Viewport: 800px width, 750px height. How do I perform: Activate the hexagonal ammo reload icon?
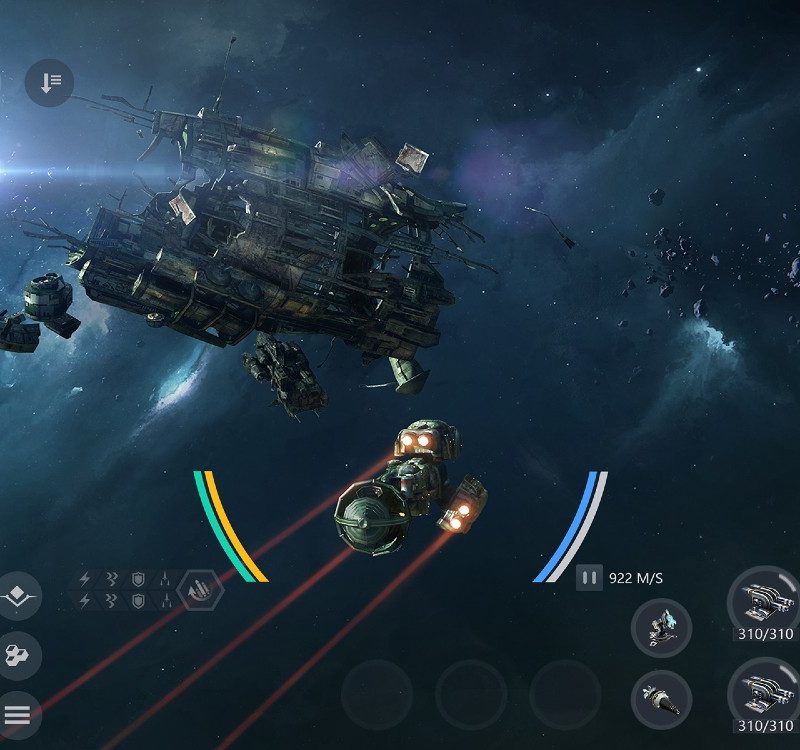pos(201,591)
